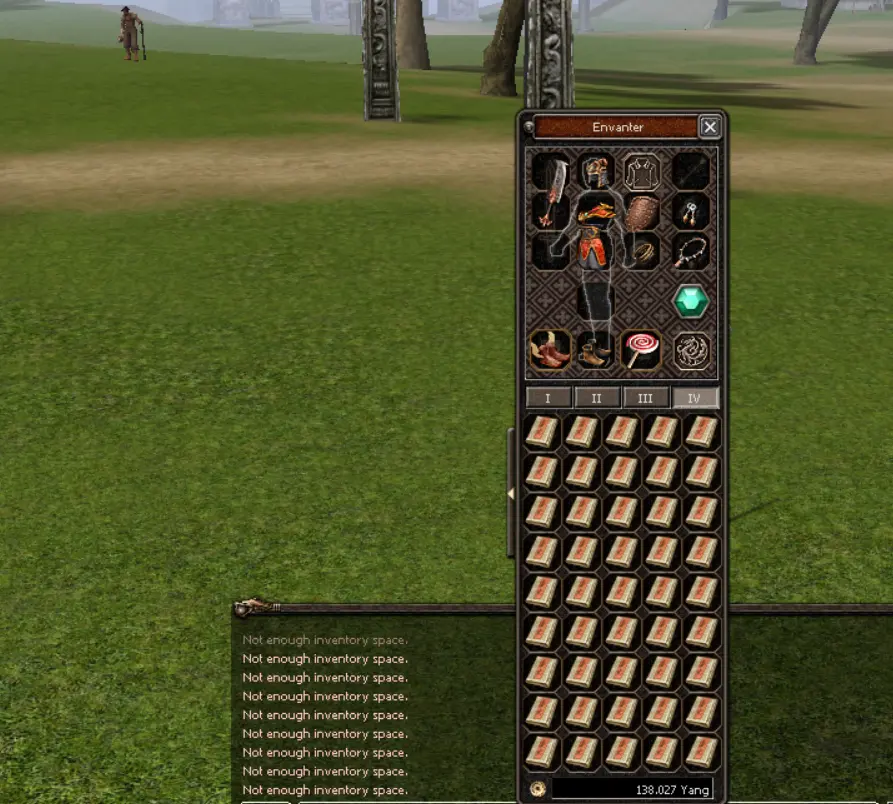
Task: Click the shirt costume slot
Action: pos(642,172)
